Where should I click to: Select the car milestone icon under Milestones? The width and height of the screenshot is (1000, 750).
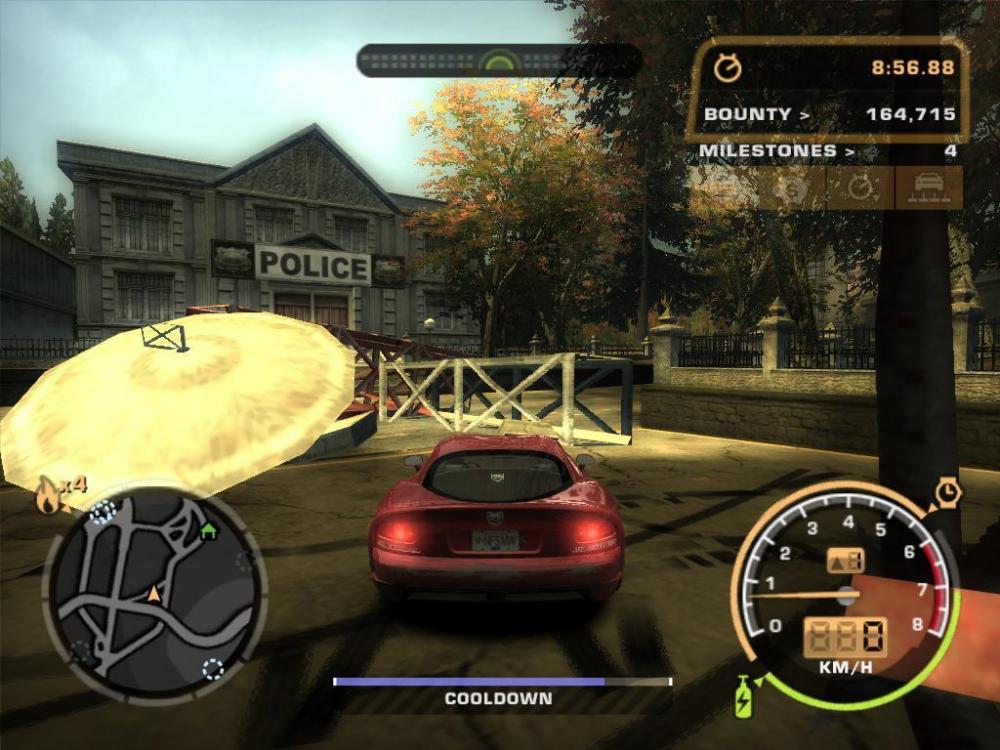tap(929, 188)
